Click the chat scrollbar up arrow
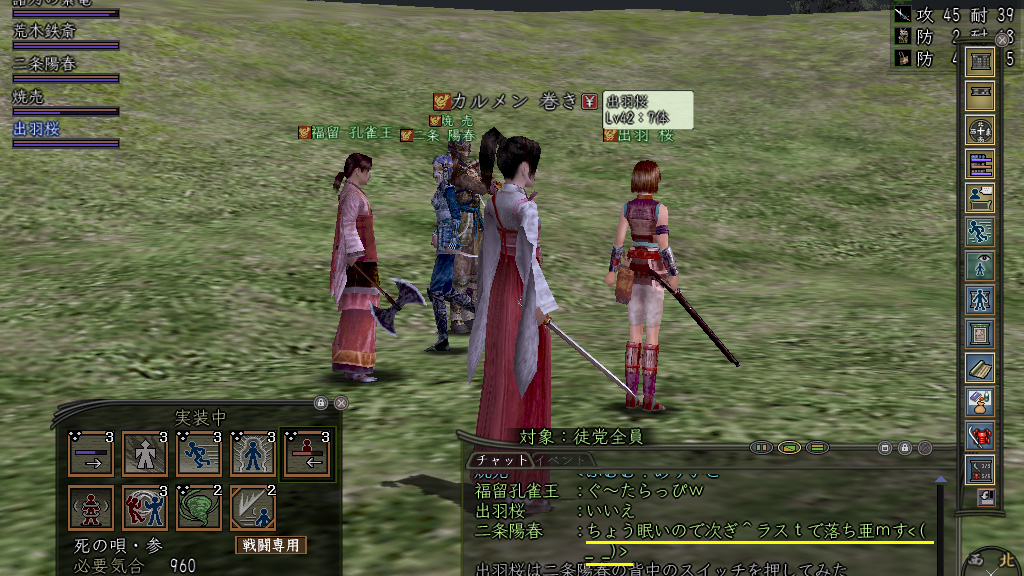1024x576 pixels. click(940, 481)
